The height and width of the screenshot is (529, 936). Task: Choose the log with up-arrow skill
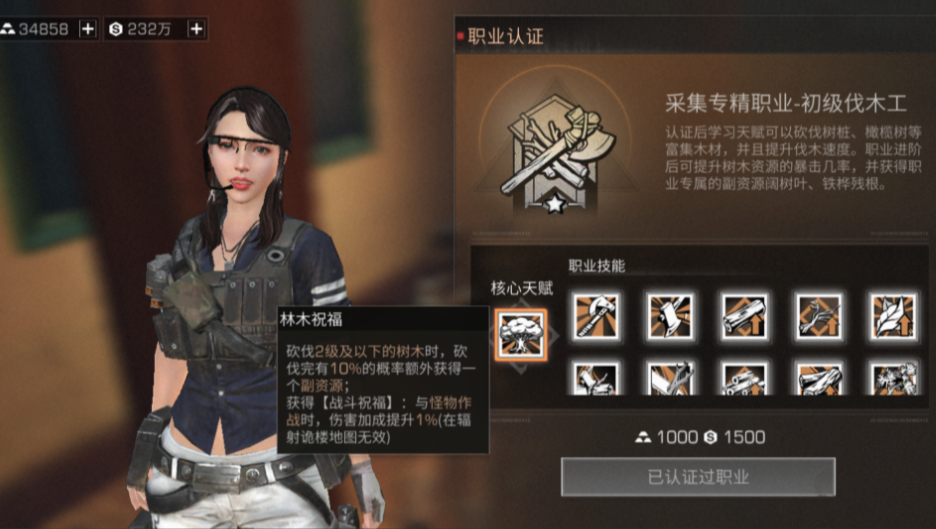(744, 316)
